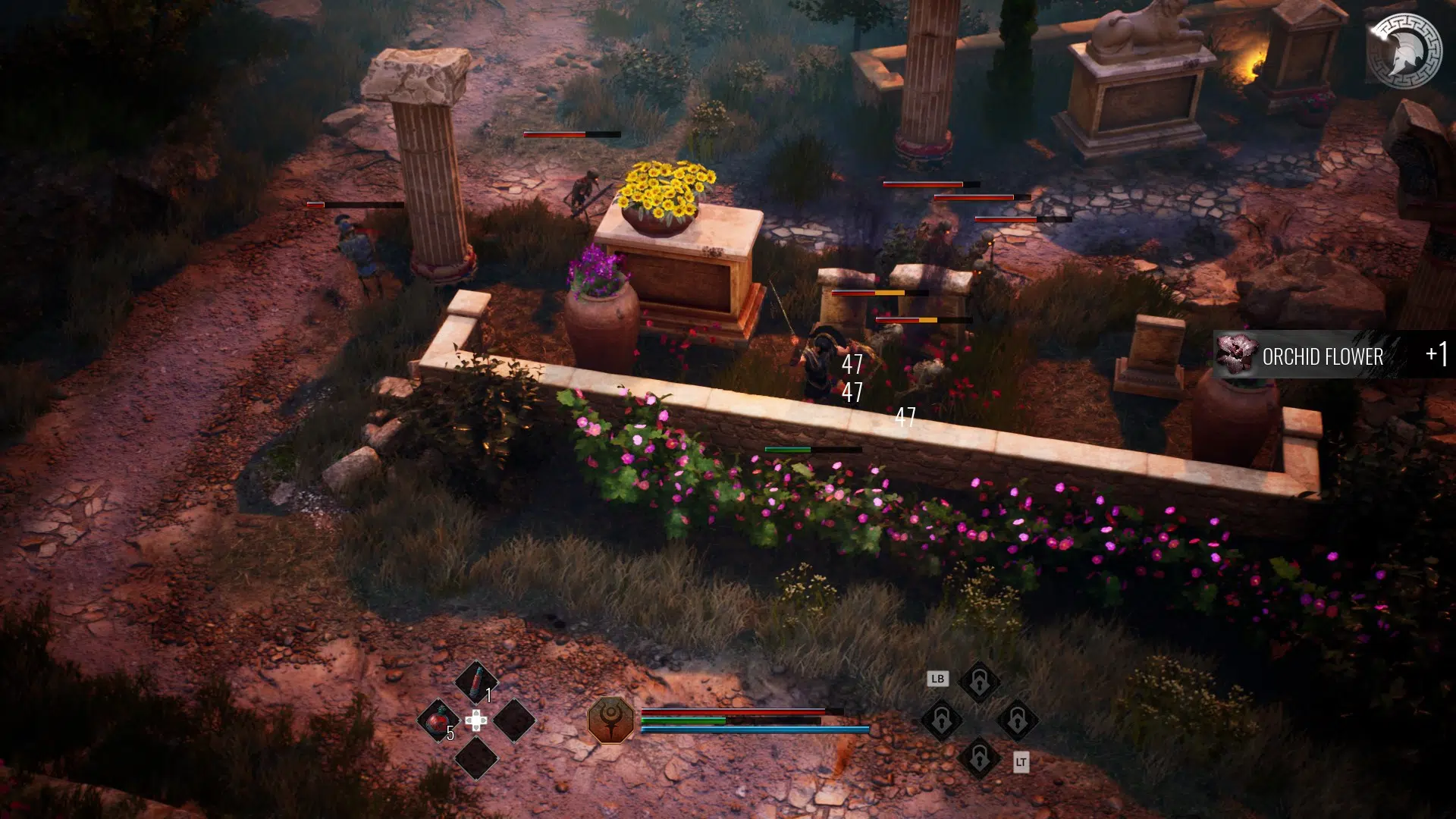Use the round red potion slot

pos(438,720)
